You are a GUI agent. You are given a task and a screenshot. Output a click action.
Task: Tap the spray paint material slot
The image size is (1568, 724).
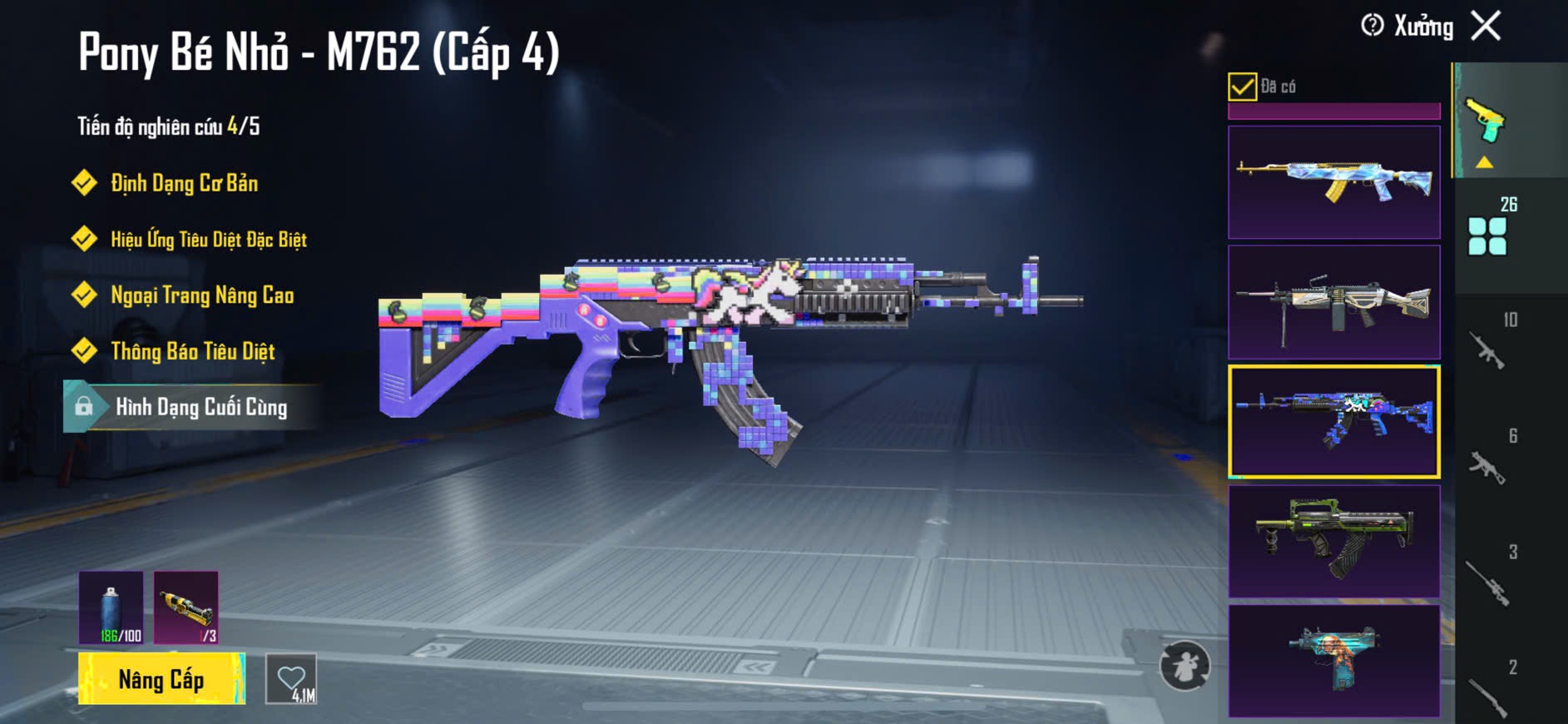(111, 607)
